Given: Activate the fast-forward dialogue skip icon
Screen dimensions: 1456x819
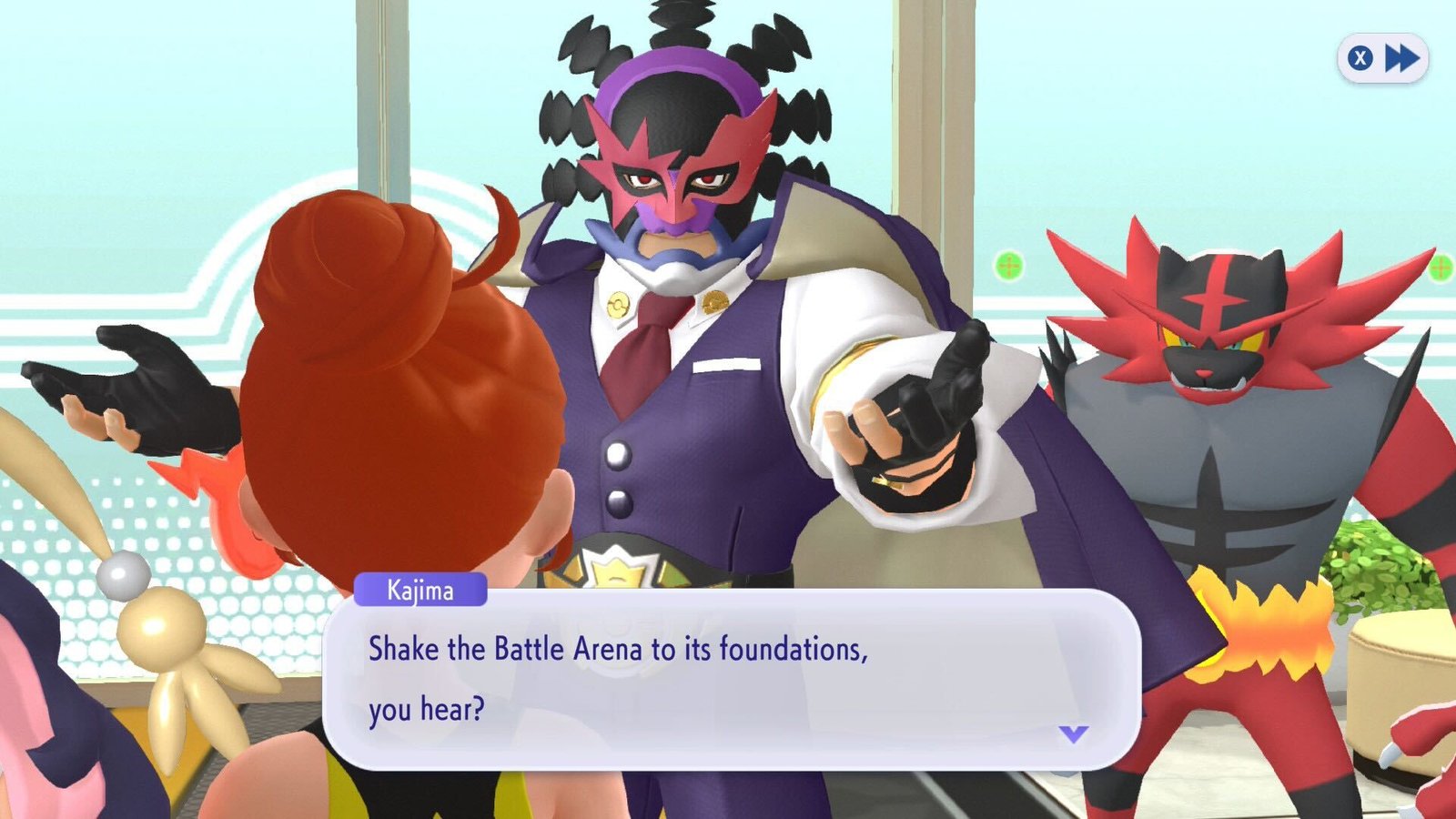Looking at the screenshot, I should tap(1402, 57).
